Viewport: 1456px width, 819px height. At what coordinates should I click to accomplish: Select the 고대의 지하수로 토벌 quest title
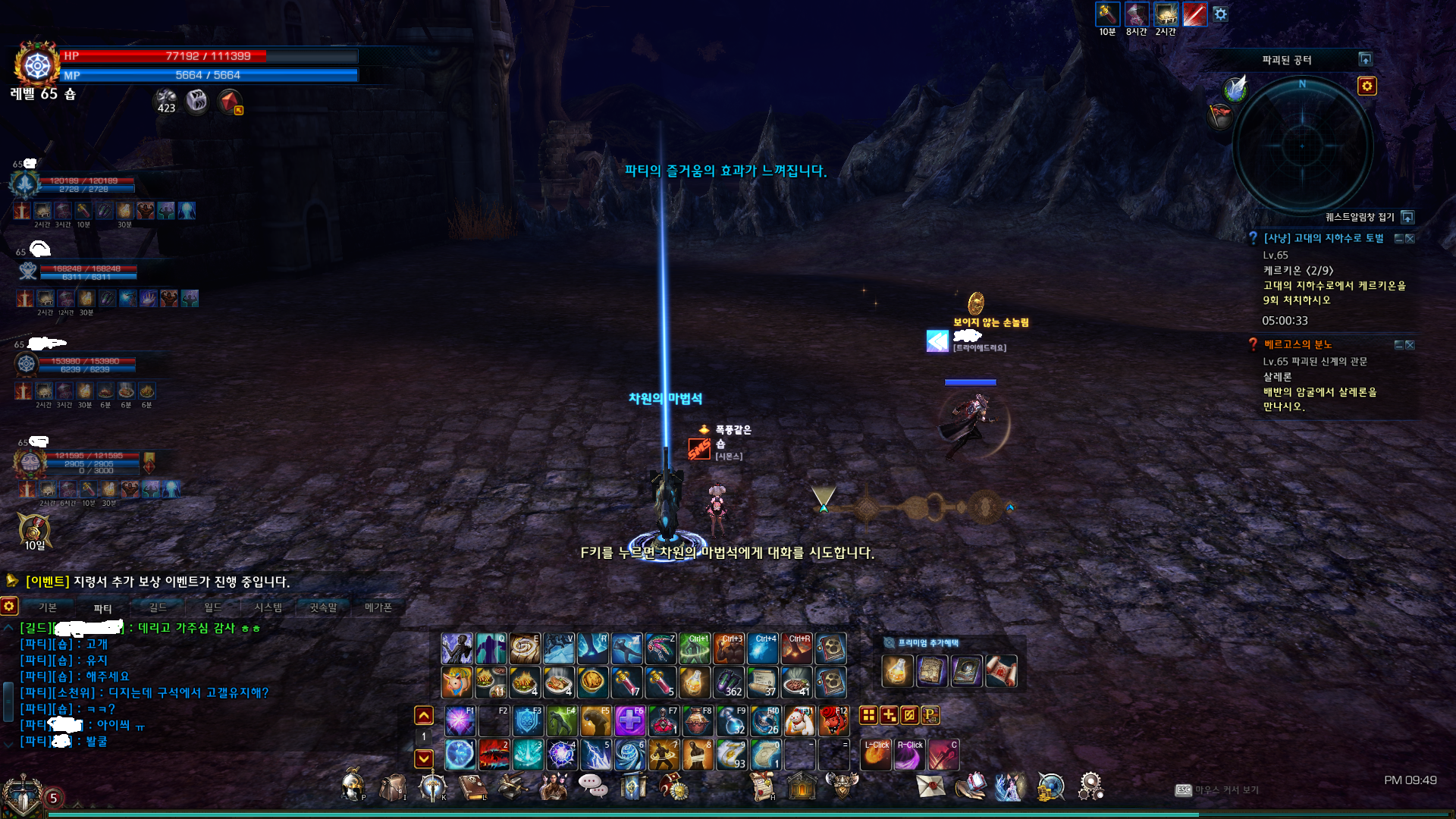click(x=1323, y=238)
